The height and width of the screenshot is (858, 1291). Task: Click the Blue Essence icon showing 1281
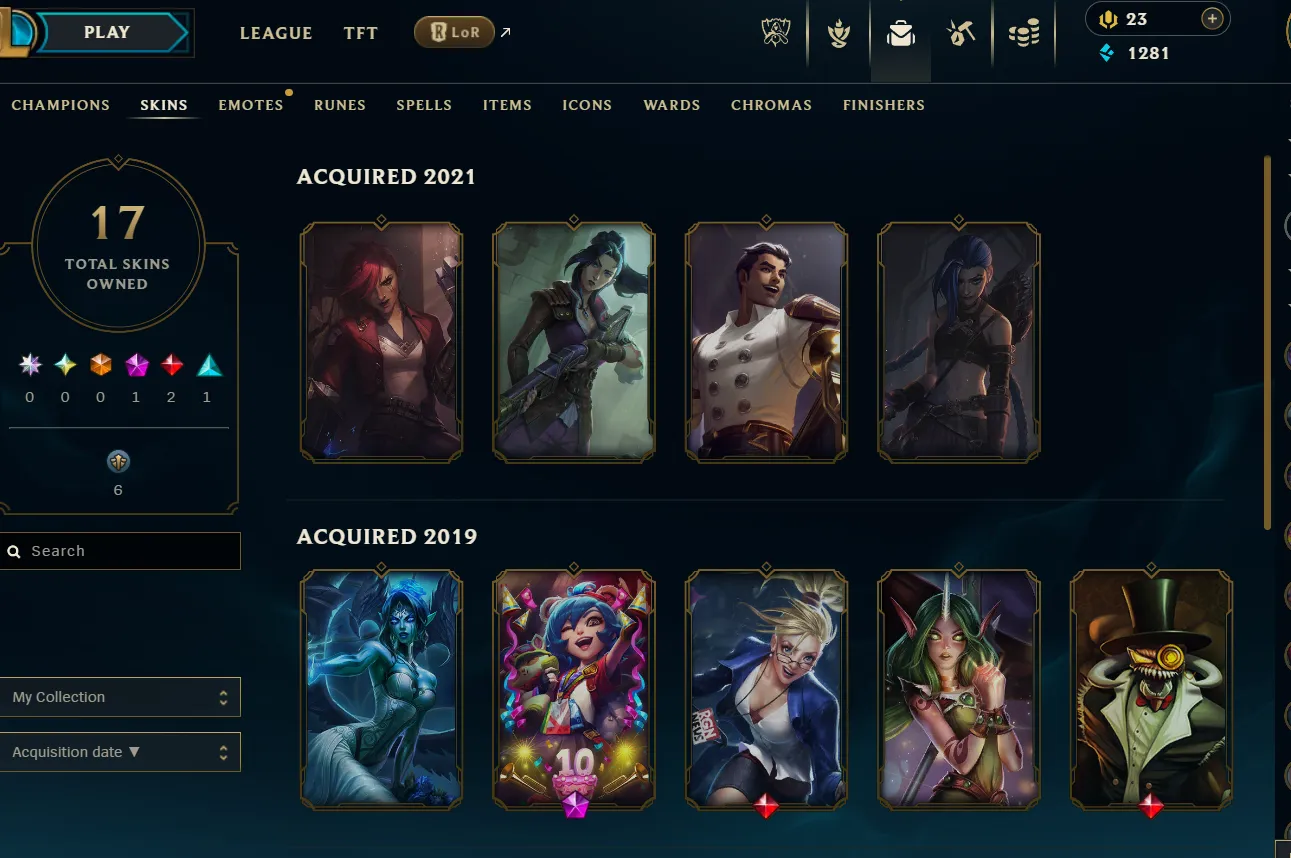(x=1105, y=53)
